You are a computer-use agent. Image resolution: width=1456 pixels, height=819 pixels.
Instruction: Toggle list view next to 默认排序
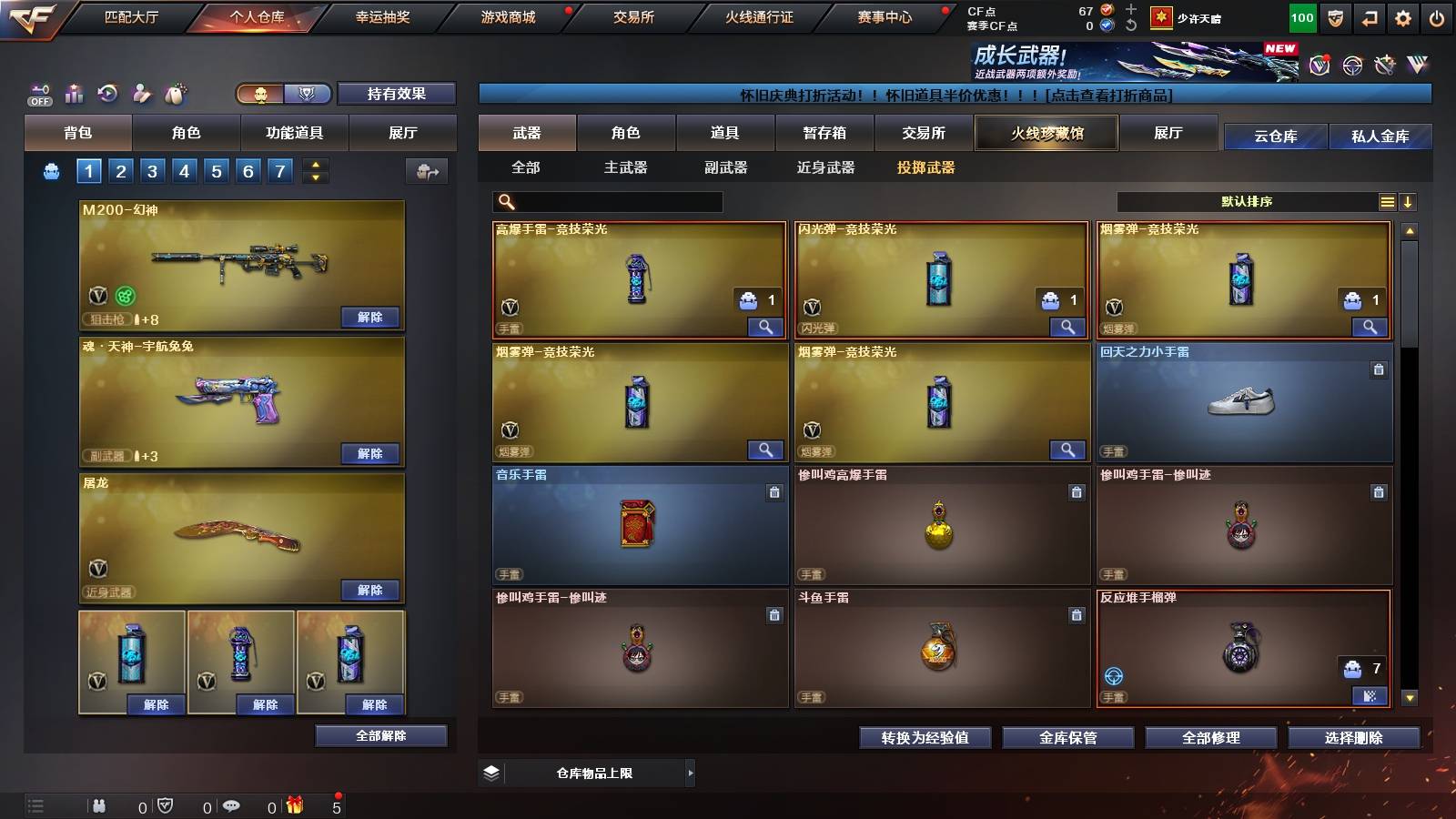[1387, 201]
